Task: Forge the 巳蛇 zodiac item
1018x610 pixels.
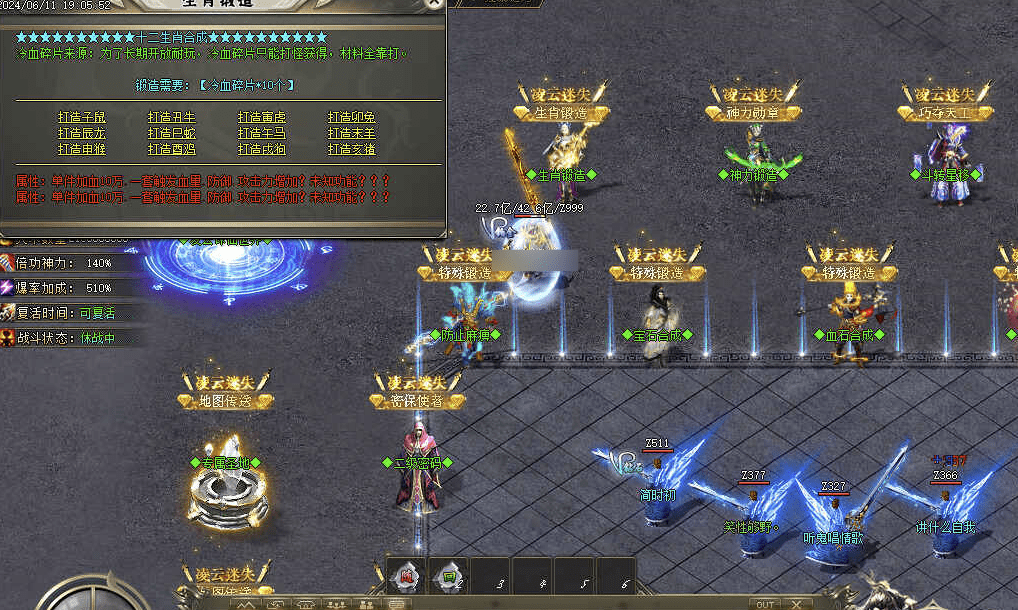Action: 172,133
